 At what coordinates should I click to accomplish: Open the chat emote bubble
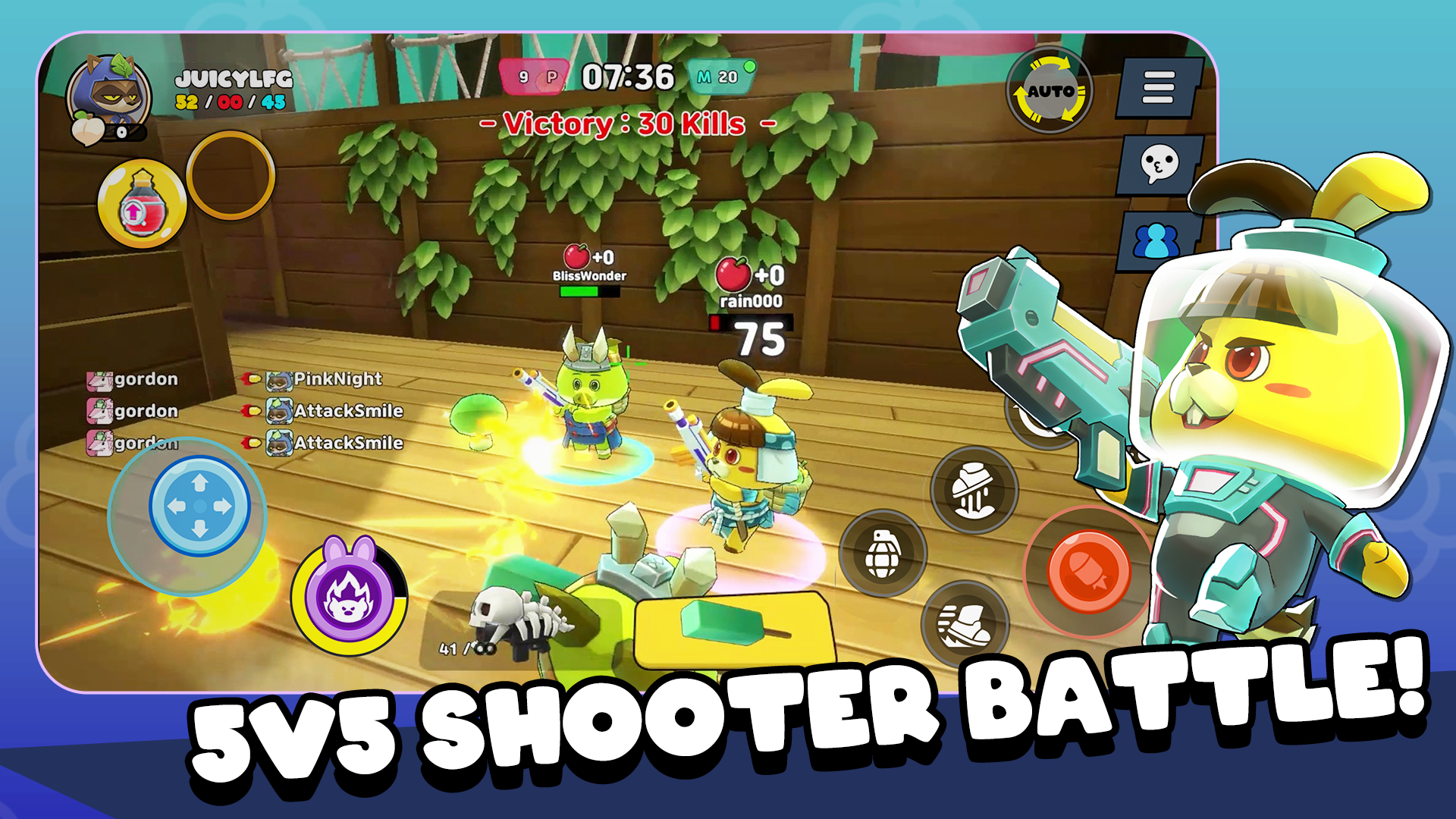(1159, 164)
